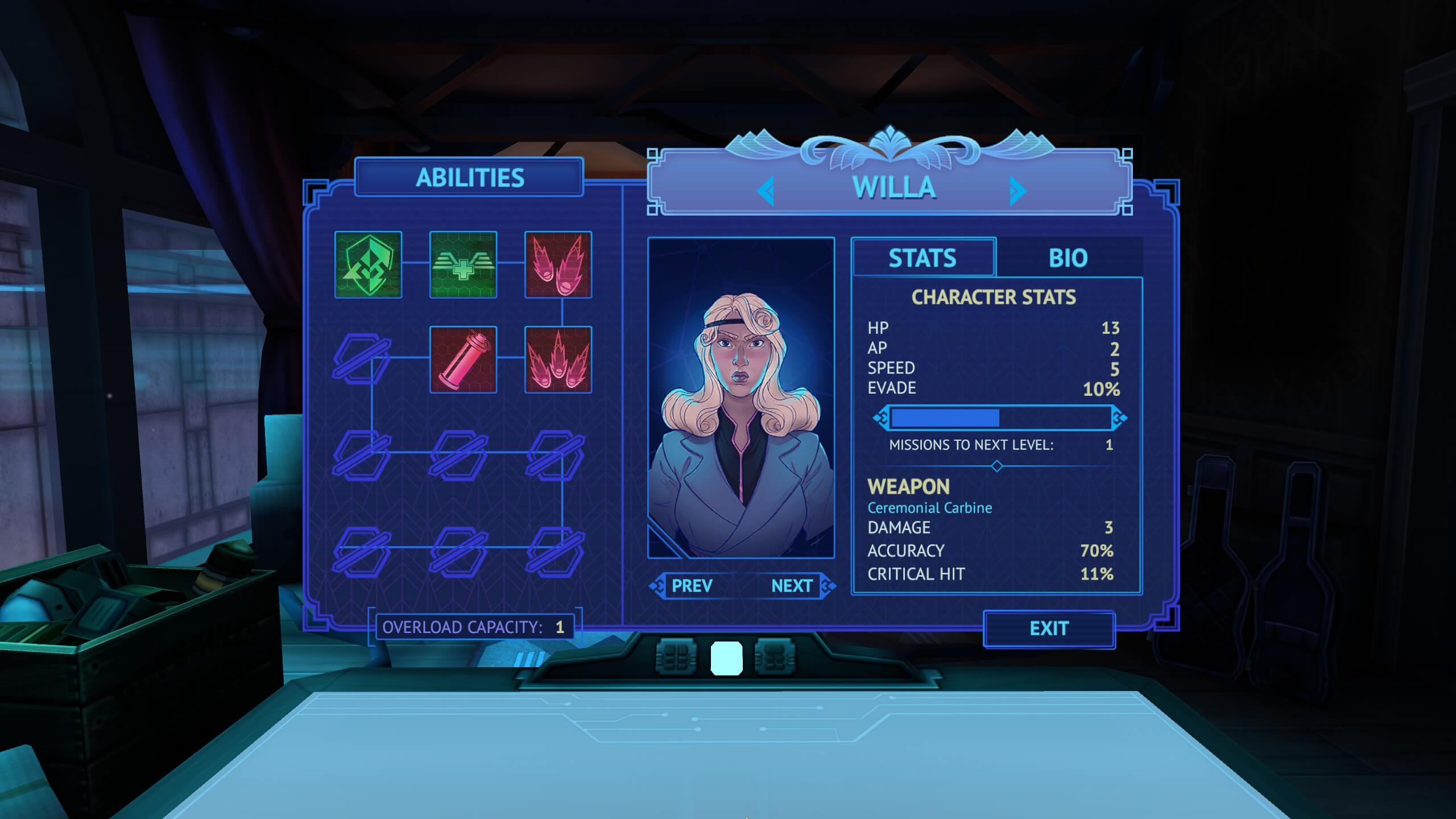
Task: Select the highlighted middle console button
Action: click(726, 658)
